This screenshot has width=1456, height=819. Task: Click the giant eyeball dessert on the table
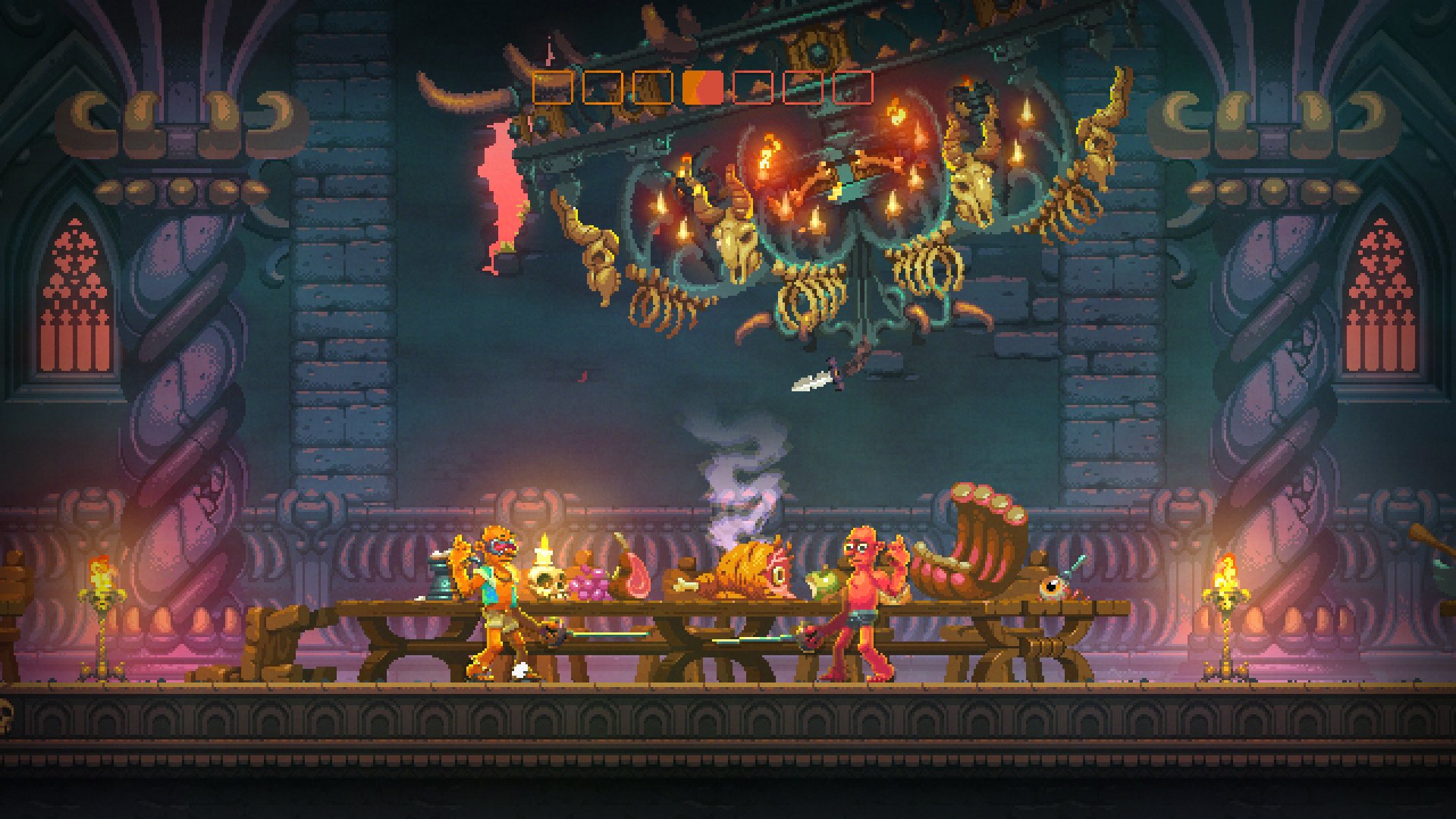tap(1052, 587)
